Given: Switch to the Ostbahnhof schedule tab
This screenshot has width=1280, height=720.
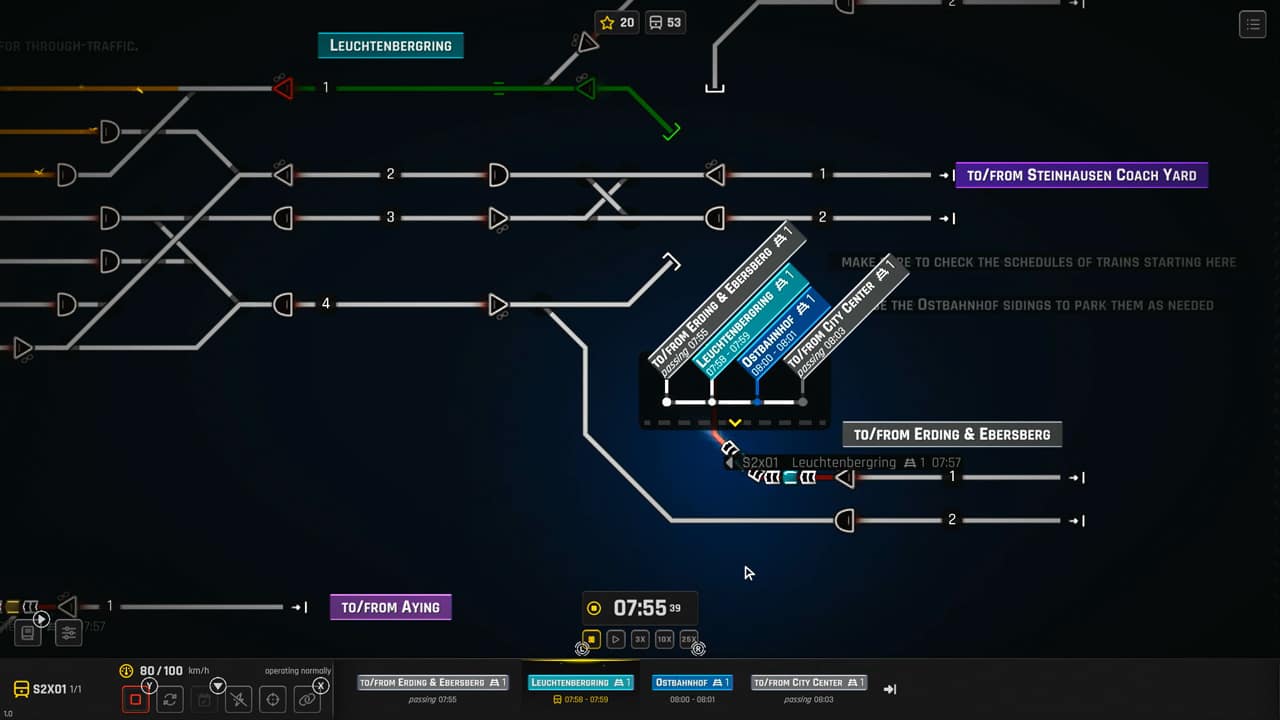Looking at the screenshot, I should 692,682.
